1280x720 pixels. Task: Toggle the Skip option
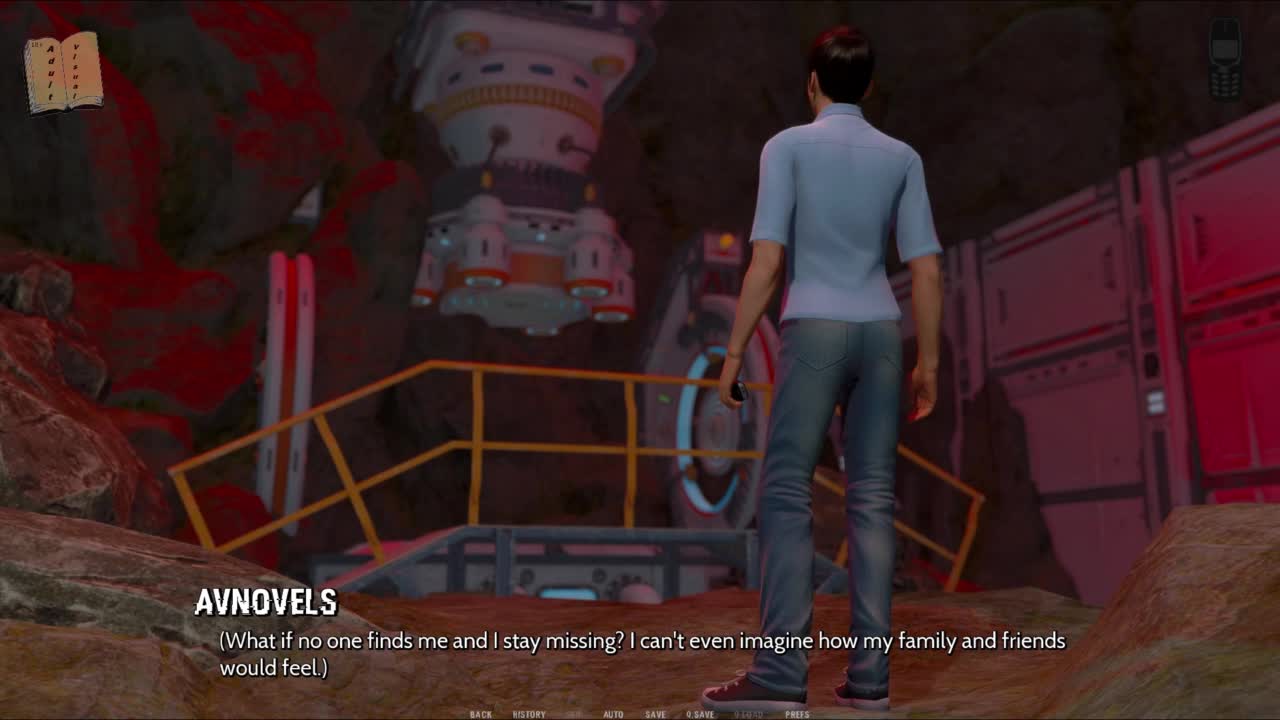pos(575,714)
